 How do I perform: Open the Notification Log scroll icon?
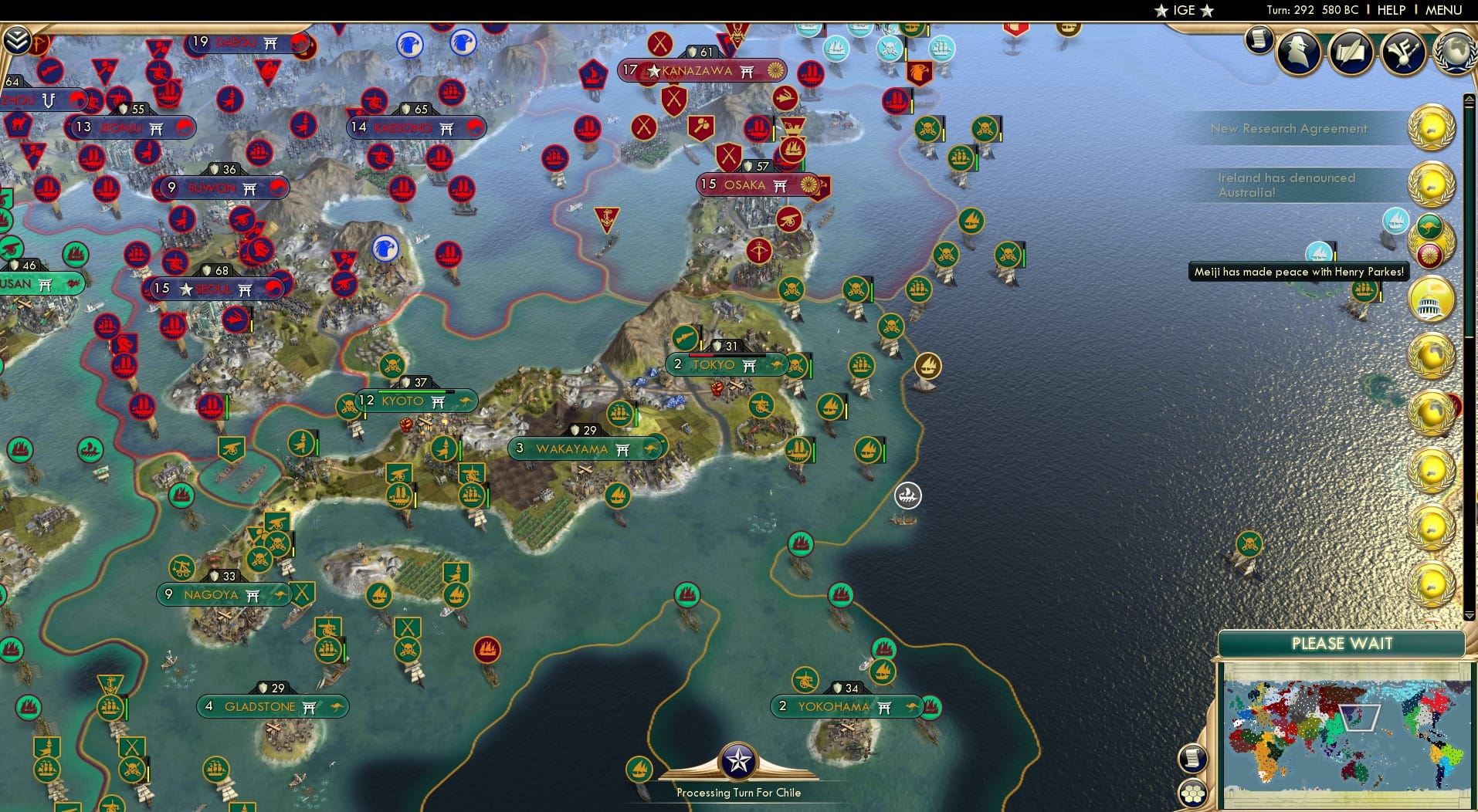click(1259, 40)
